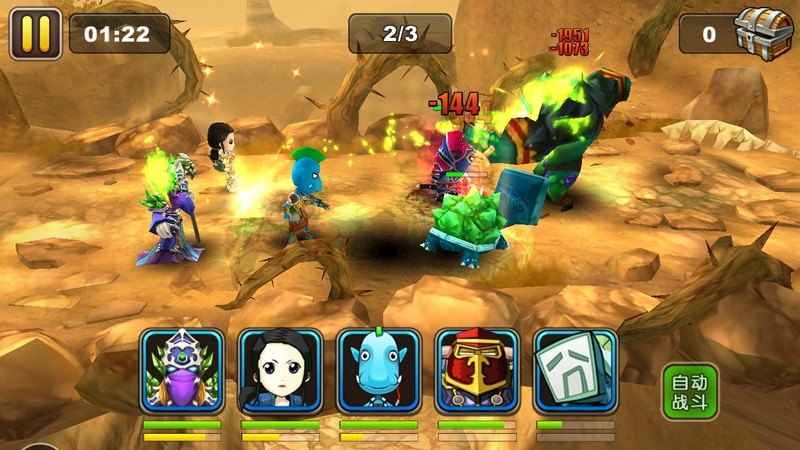Activate the blue fish-man hero portrait

tap(378, 371)
